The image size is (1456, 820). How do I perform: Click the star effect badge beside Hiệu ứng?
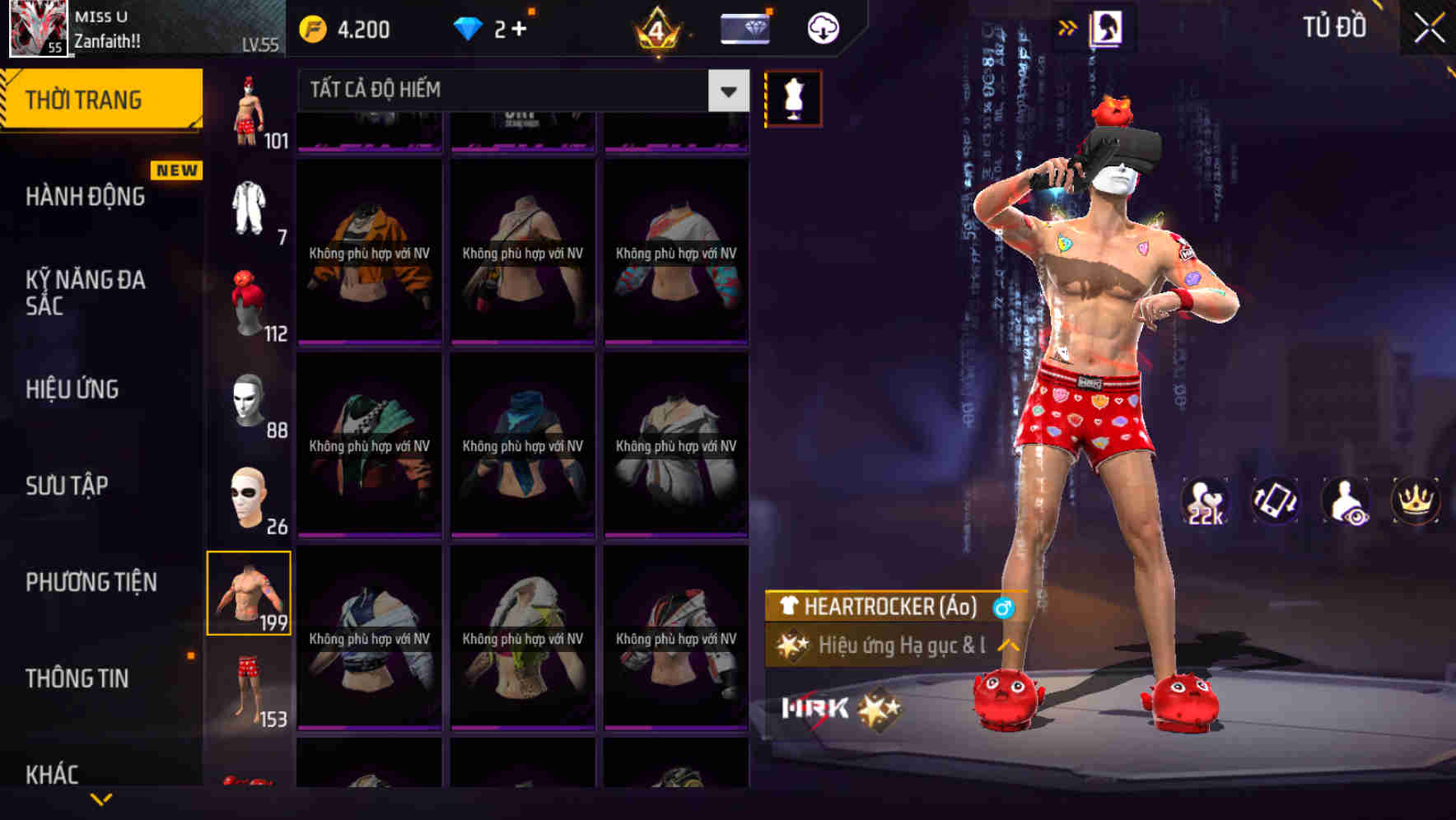coord(792,646)
